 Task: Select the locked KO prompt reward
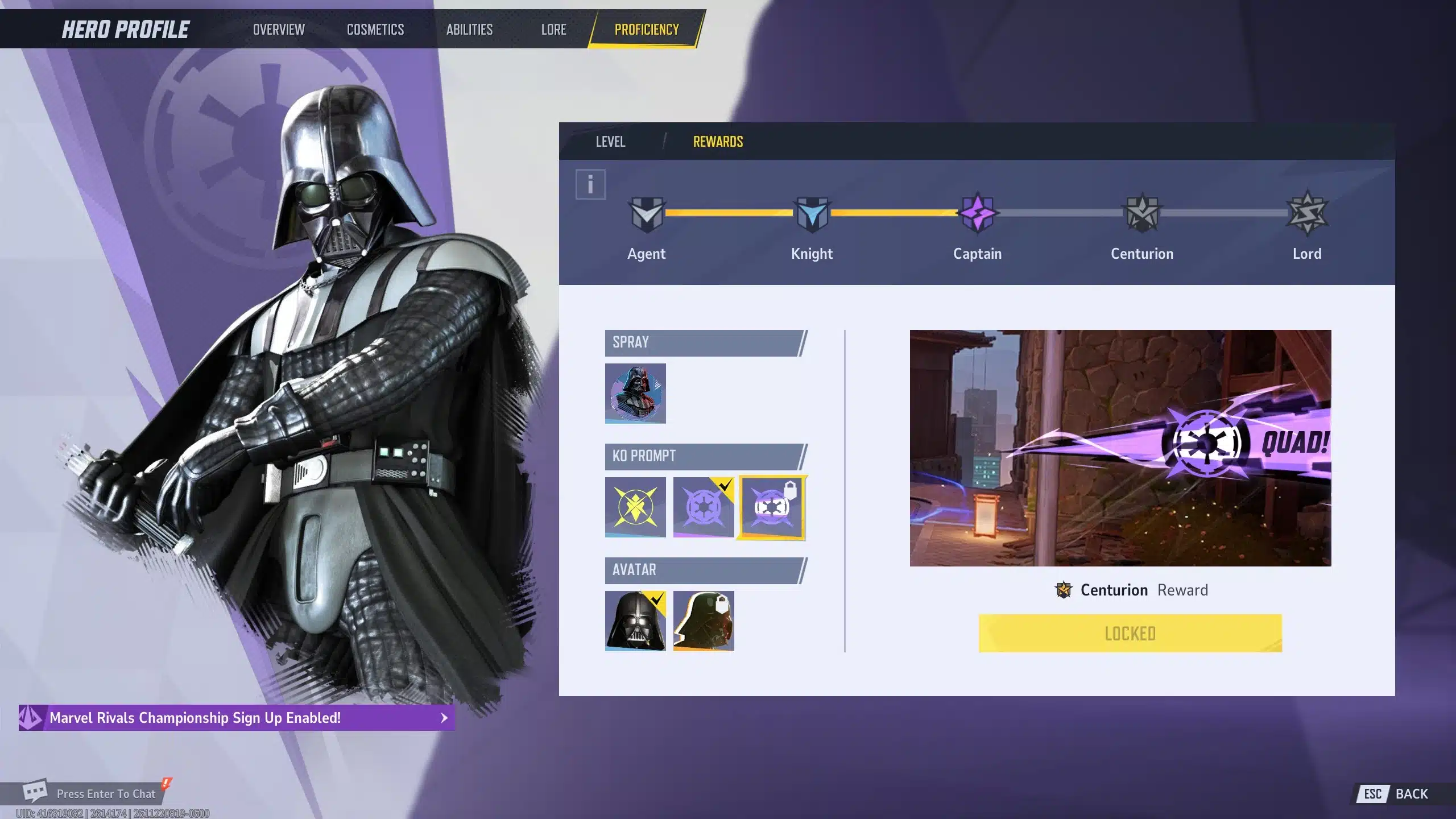772,507
